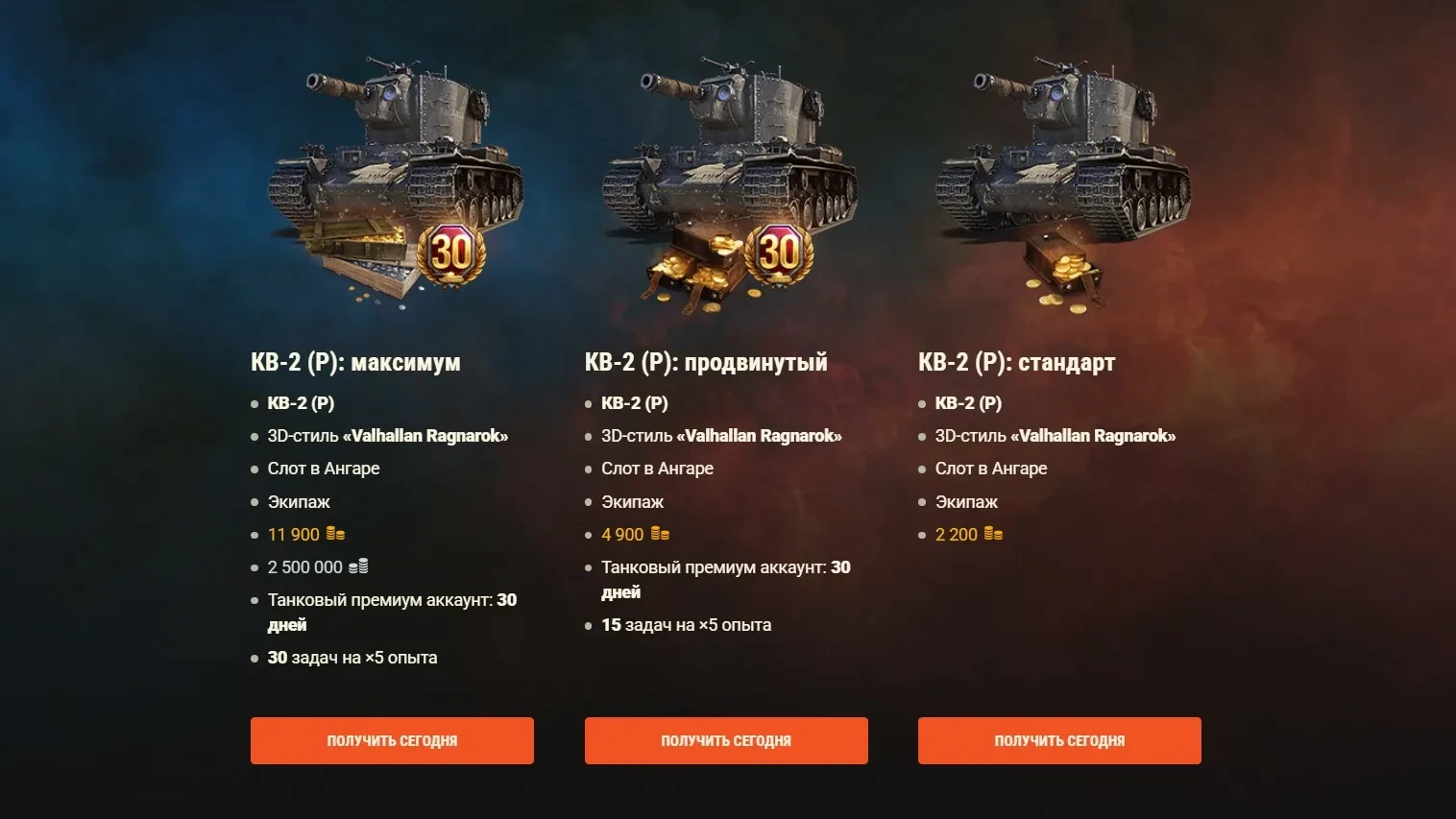This screenshot has height=819, width=1456.
Task: Select the стандарт bundle tank image
Action: click(1061, 182)
